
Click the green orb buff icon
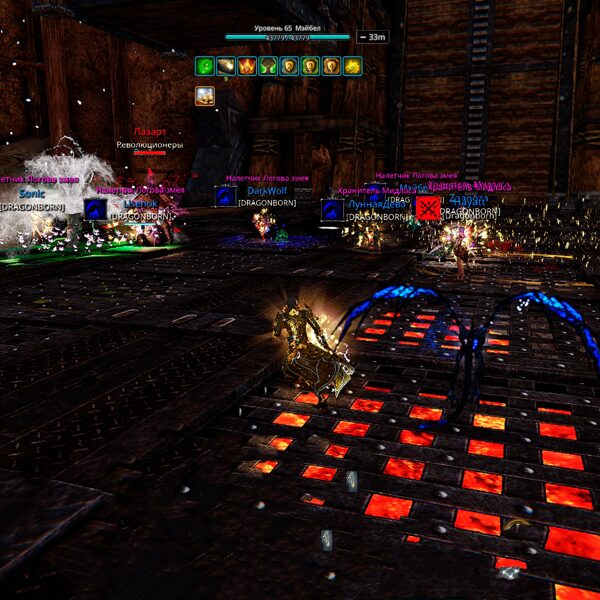(x=205, y=66)
